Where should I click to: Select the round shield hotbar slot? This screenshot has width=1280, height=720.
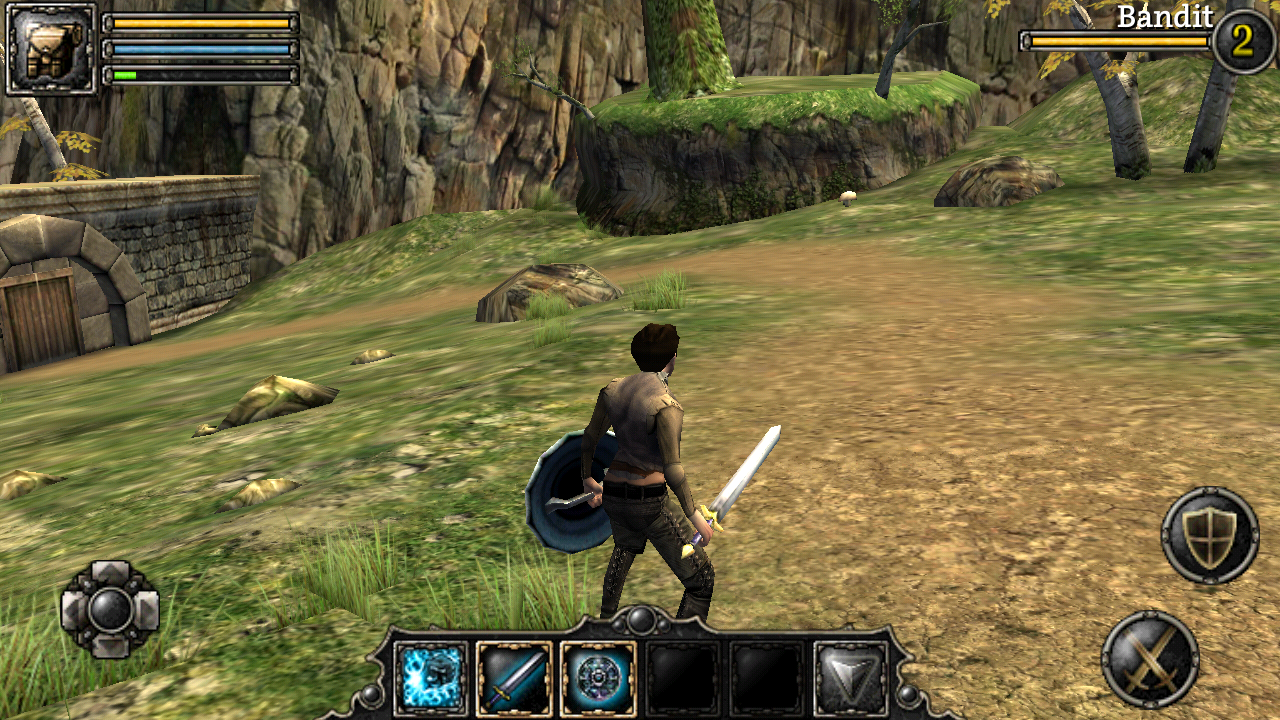[598, 679]
